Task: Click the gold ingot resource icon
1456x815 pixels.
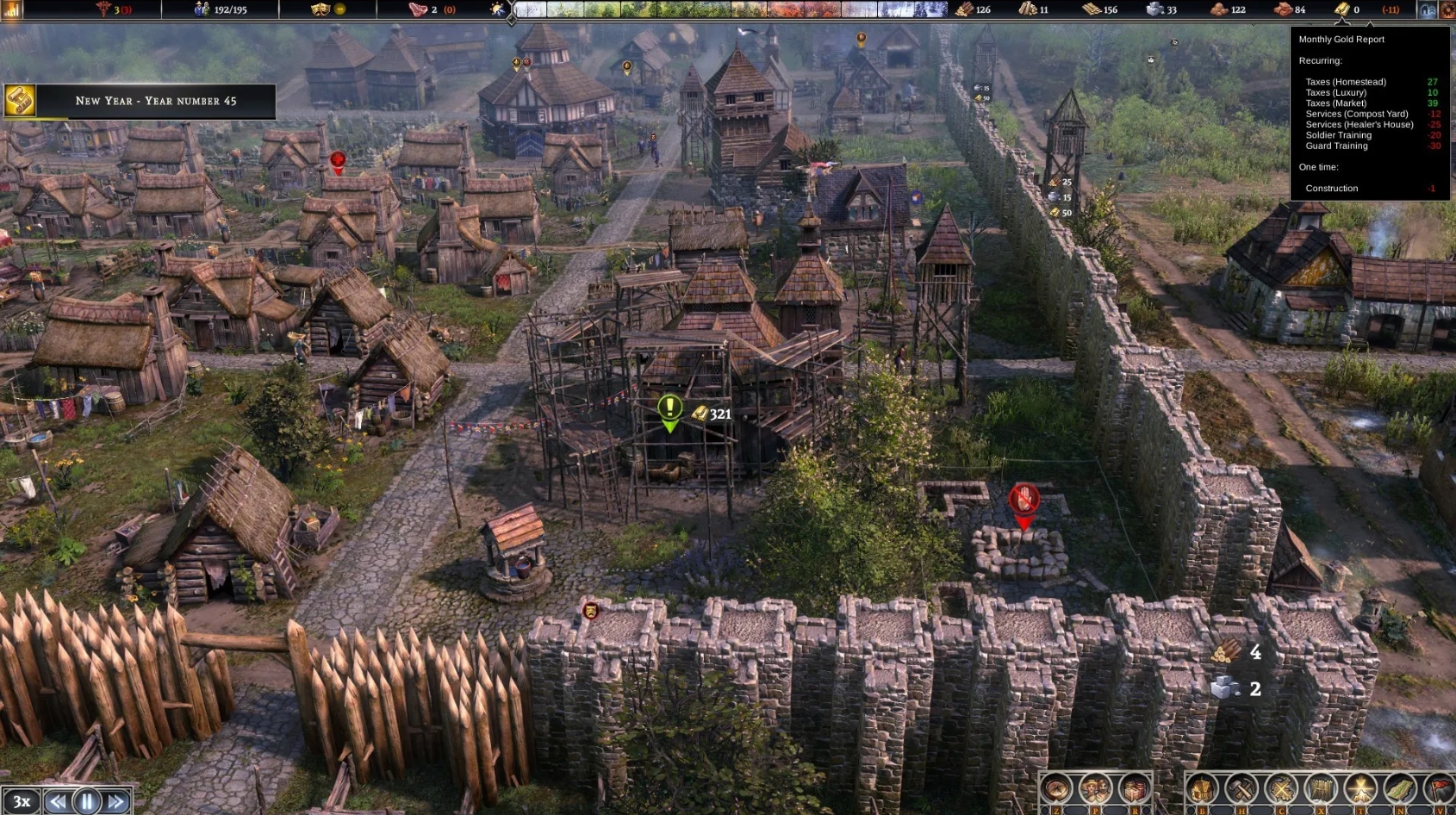Action: tap(1342, 9)
